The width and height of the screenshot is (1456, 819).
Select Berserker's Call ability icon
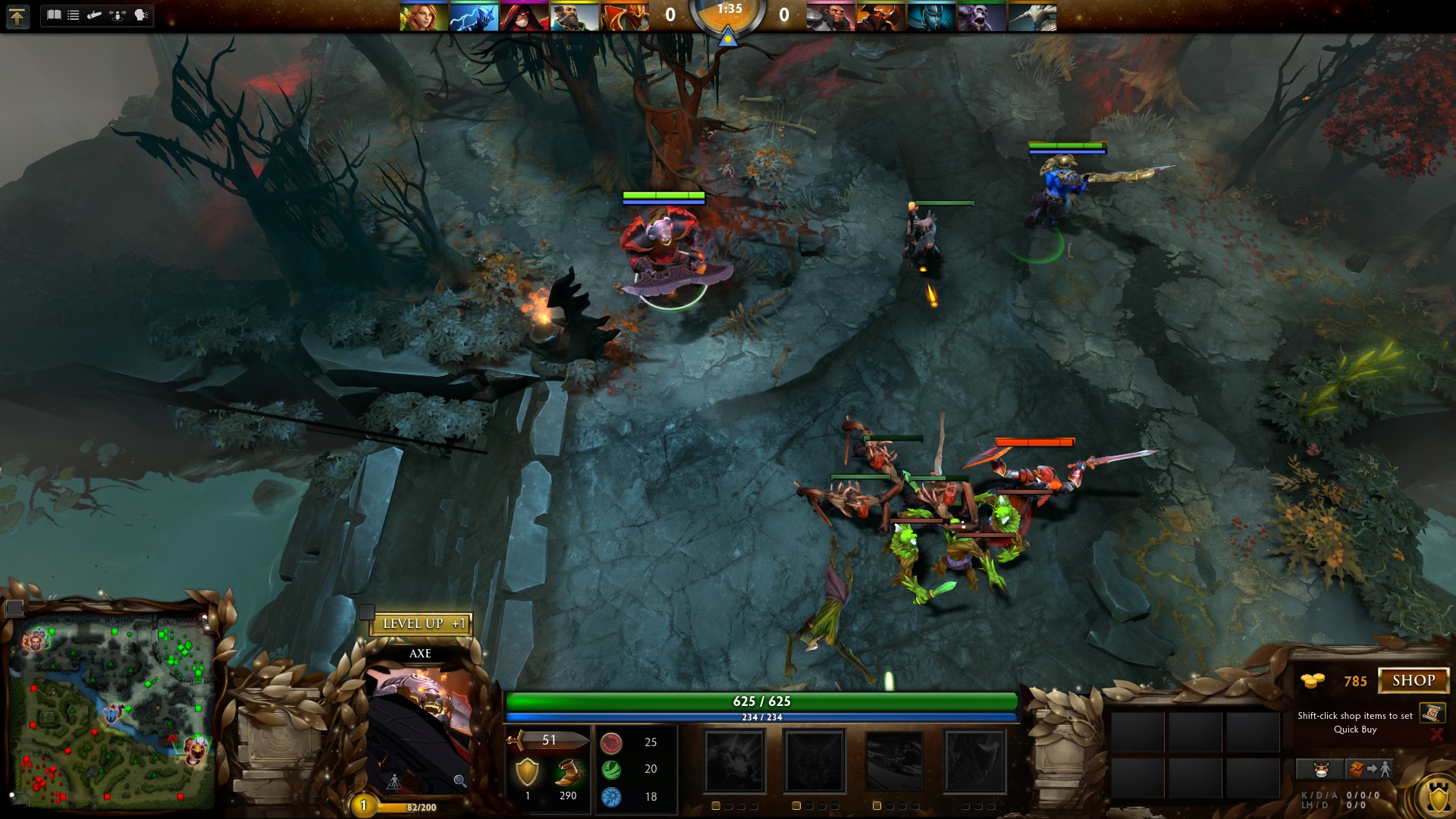click(734, 761)
